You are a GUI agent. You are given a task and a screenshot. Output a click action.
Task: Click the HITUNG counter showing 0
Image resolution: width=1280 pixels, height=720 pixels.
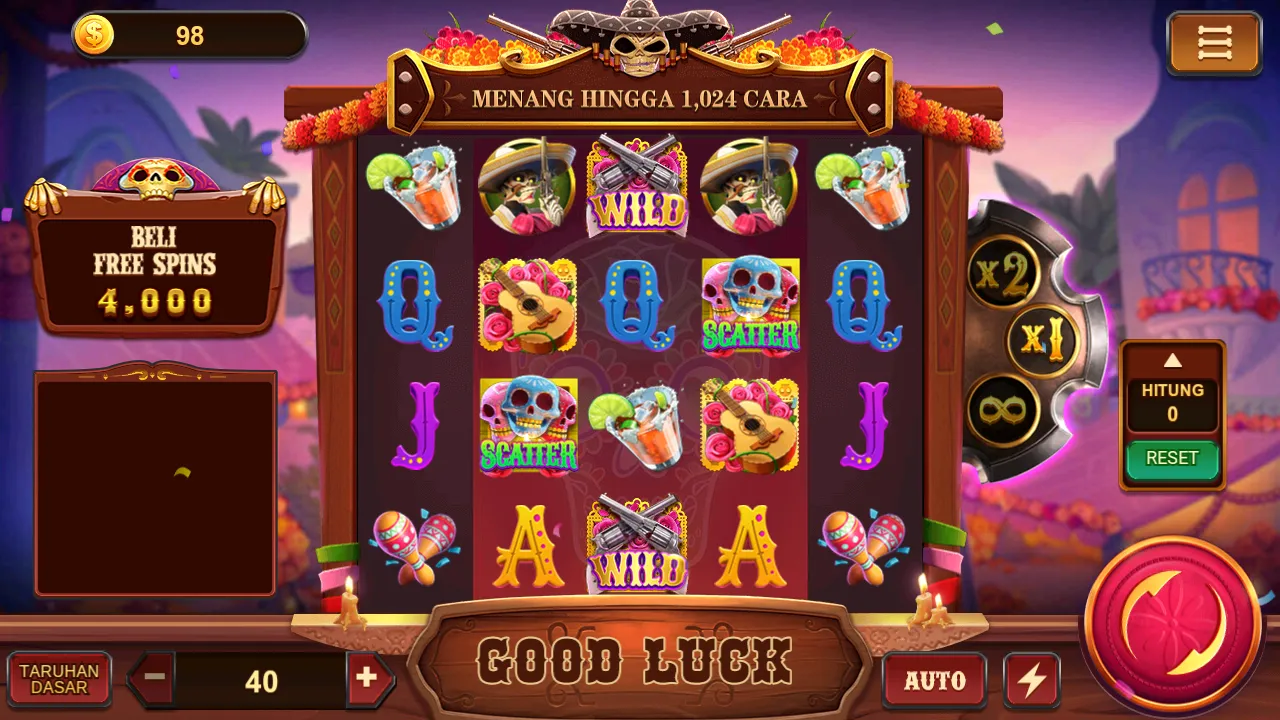(x=1172, y=401)
